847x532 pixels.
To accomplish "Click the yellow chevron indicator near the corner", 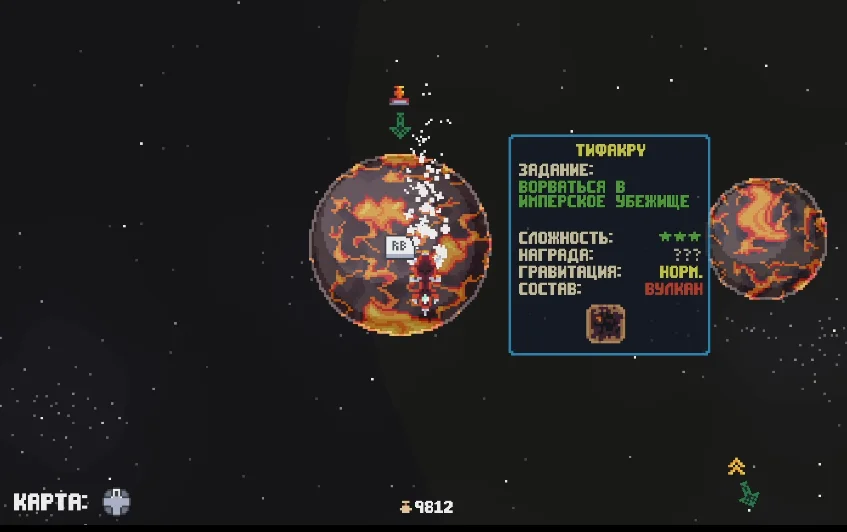I will [737, 466].
